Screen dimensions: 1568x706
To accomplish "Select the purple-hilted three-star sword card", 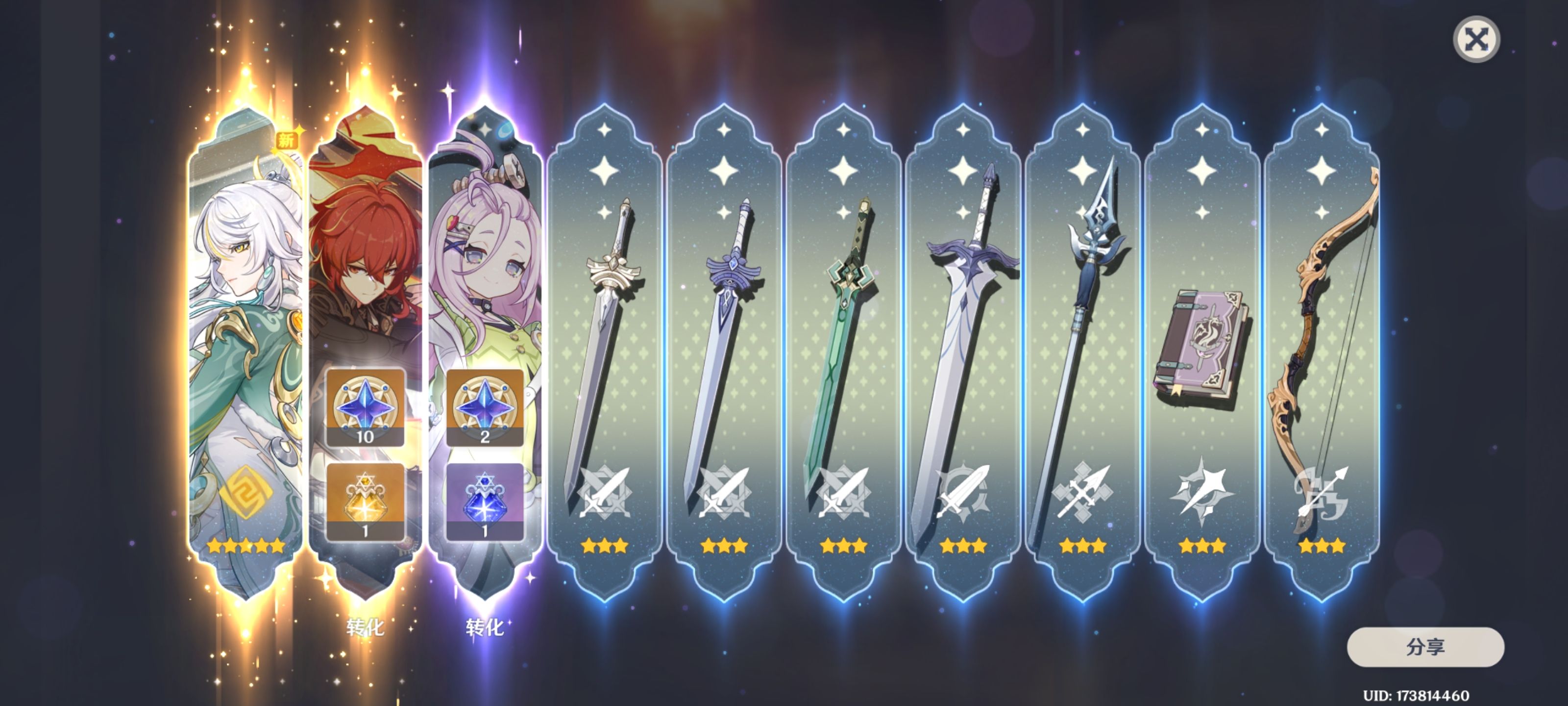I will tap(724, 353).
